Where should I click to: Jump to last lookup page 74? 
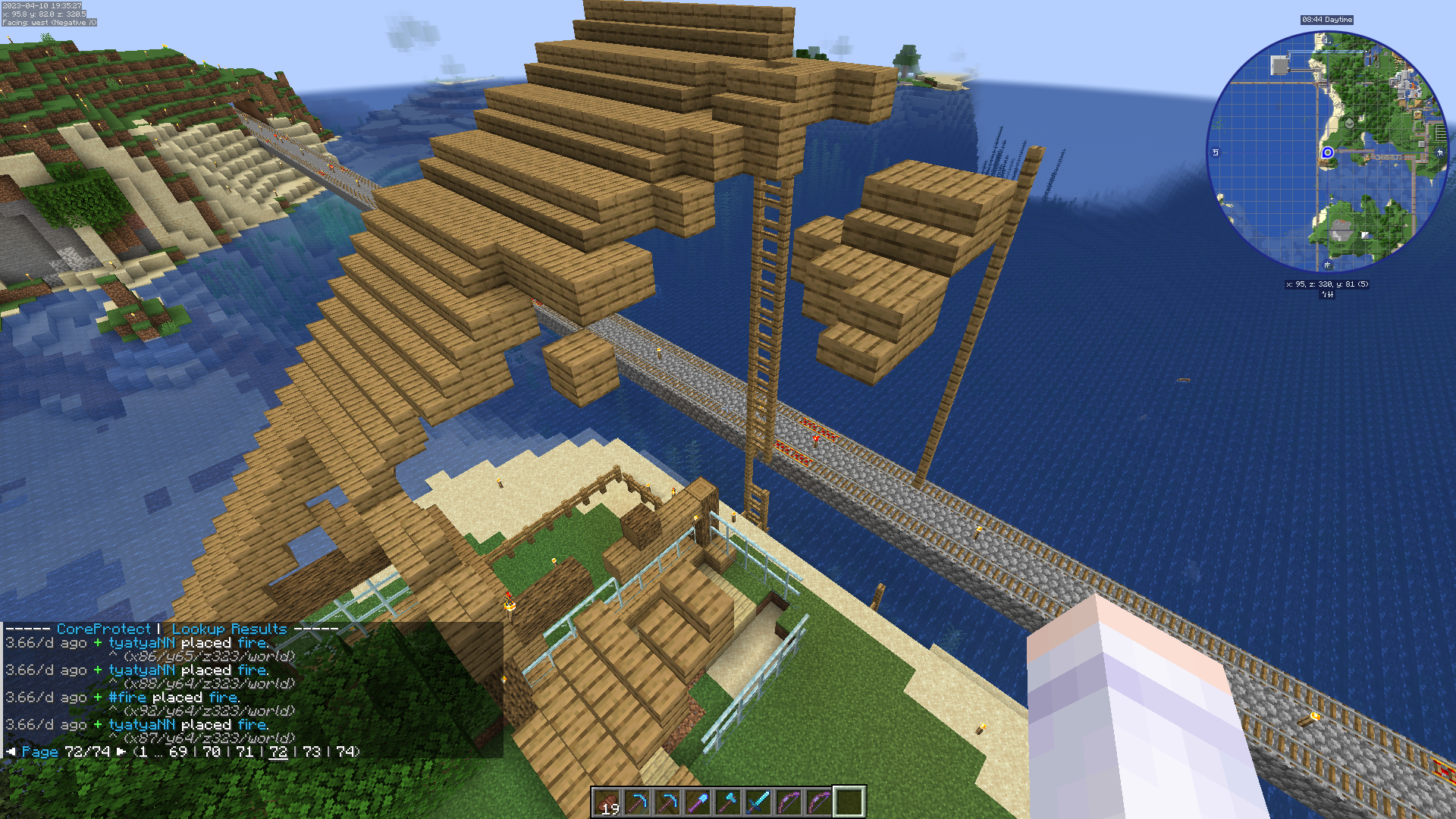tap(345, 752)
